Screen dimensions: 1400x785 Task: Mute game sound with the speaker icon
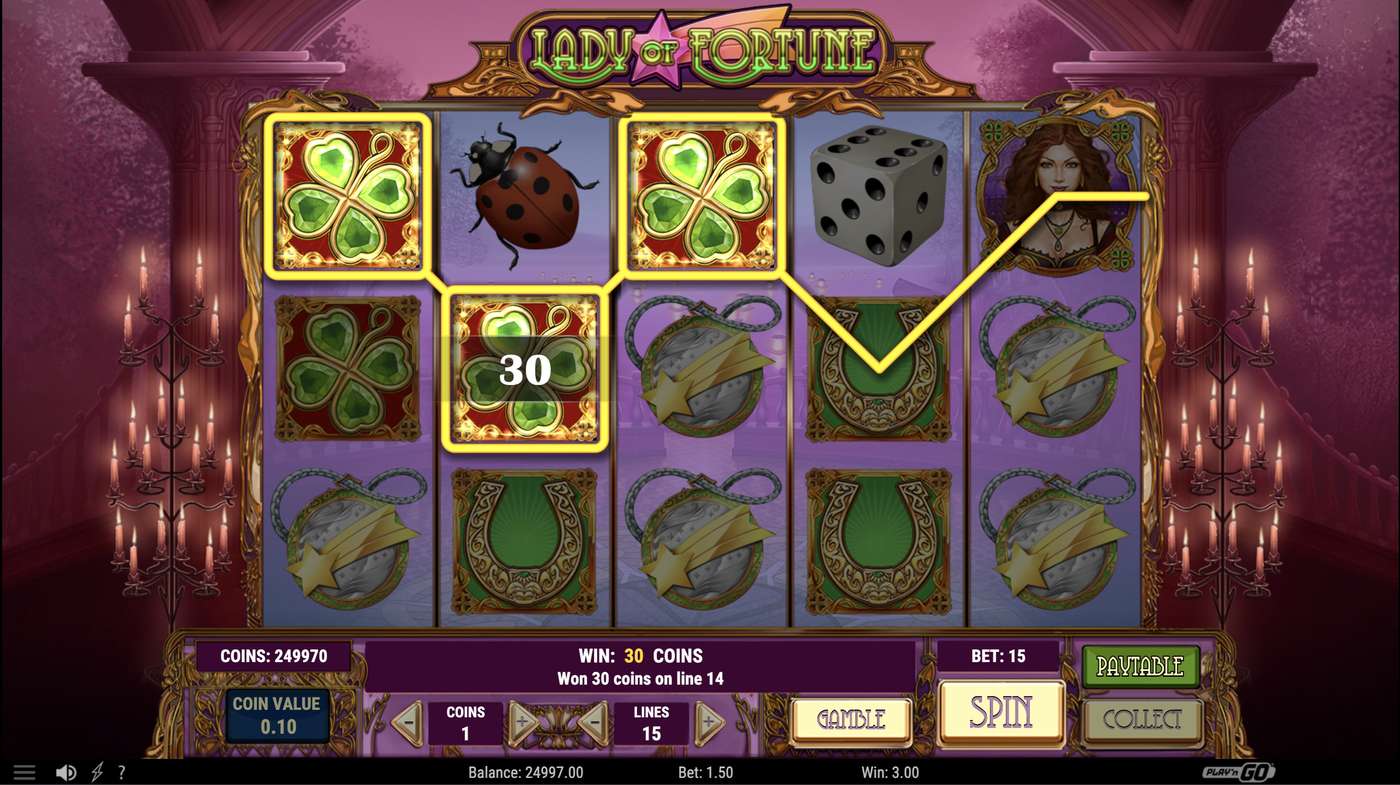[67, 771]
